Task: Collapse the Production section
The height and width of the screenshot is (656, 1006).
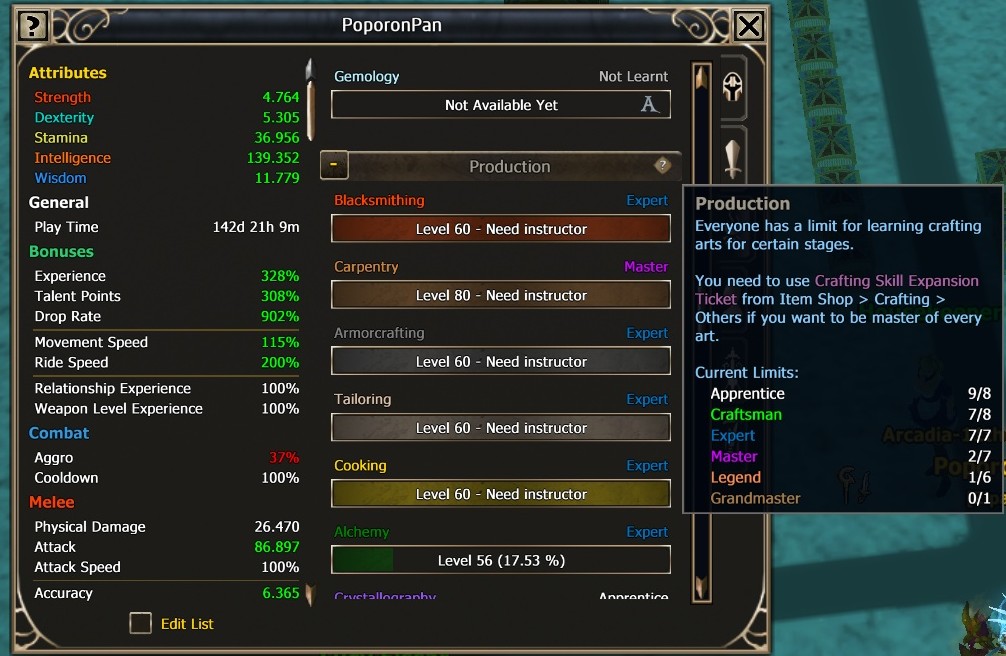Action: click(334, 166)
